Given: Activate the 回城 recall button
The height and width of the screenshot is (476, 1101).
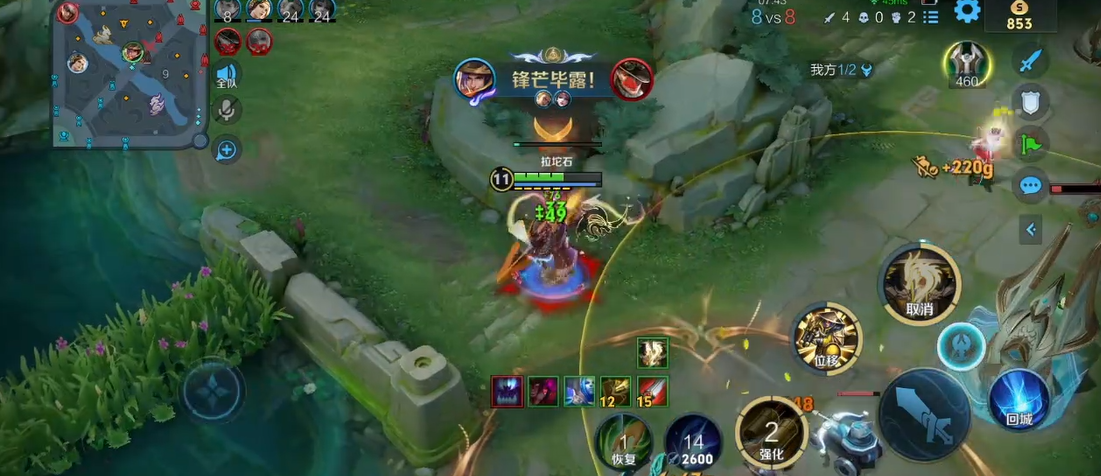Looking at the screenshot, I should [x=1018, y=400].
